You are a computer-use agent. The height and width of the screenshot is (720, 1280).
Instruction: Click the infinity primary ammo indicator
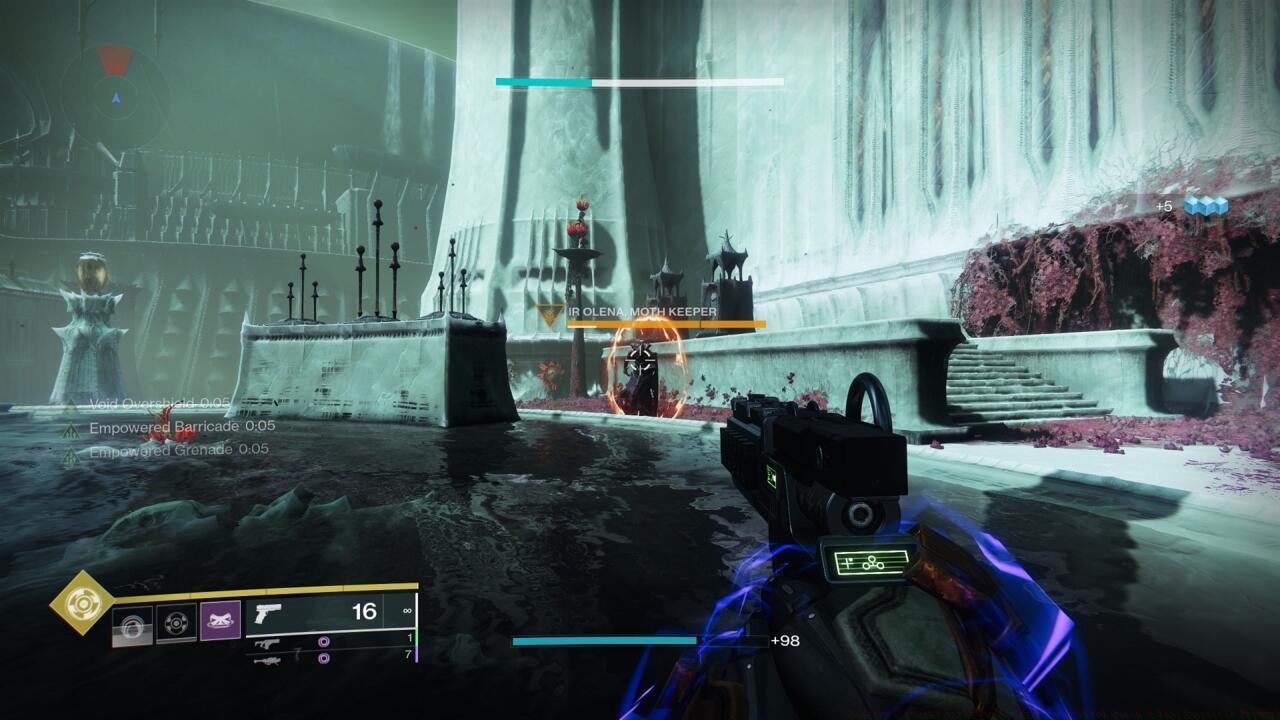point(406,610)
